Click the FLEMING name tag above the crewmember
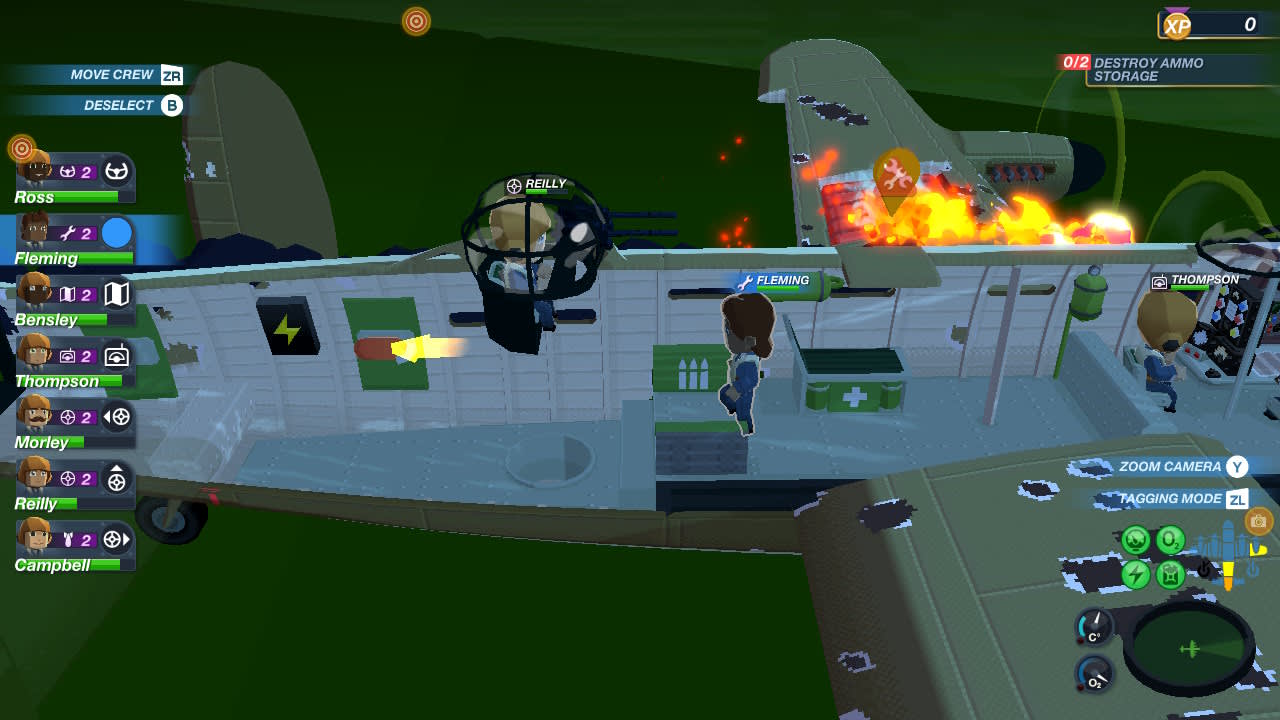Viewport: 1280px width, 720px height. pos(782,281)
